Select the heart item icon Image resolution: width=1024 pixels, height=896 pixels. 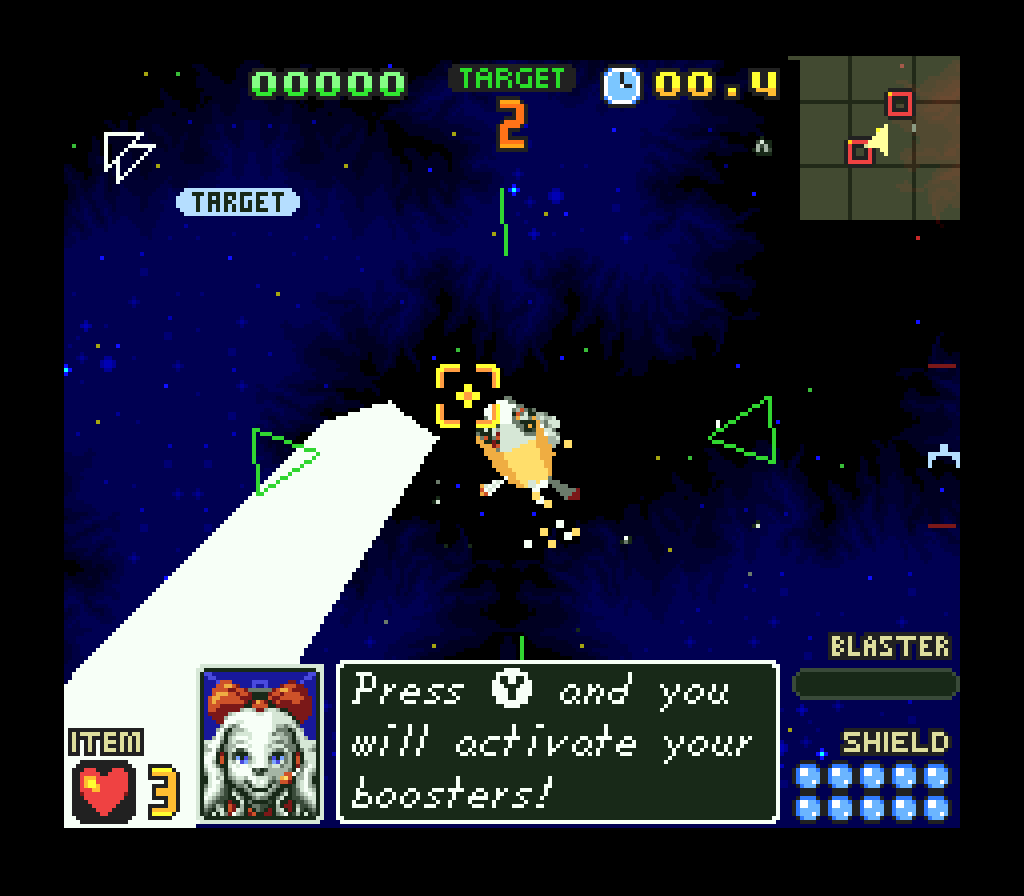click(x=105, y=789)
